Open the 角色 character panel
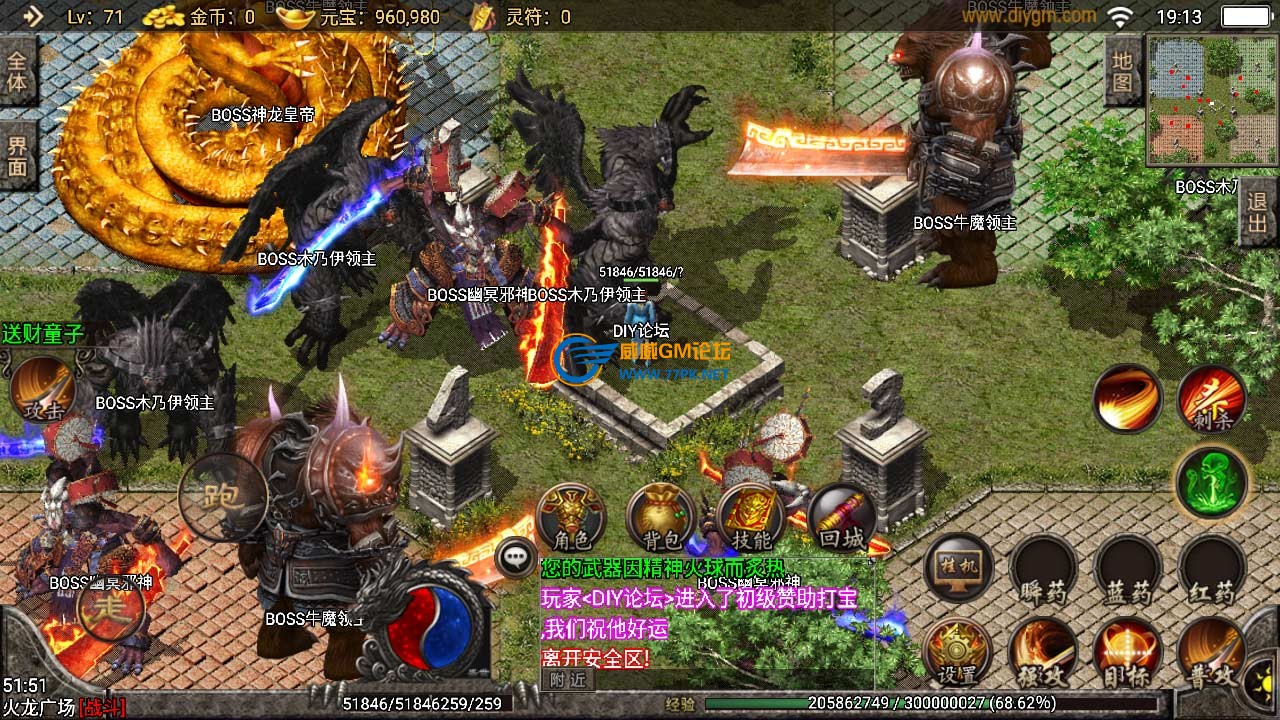Viewport: 1280px width, 720px height. pos(571,517)
